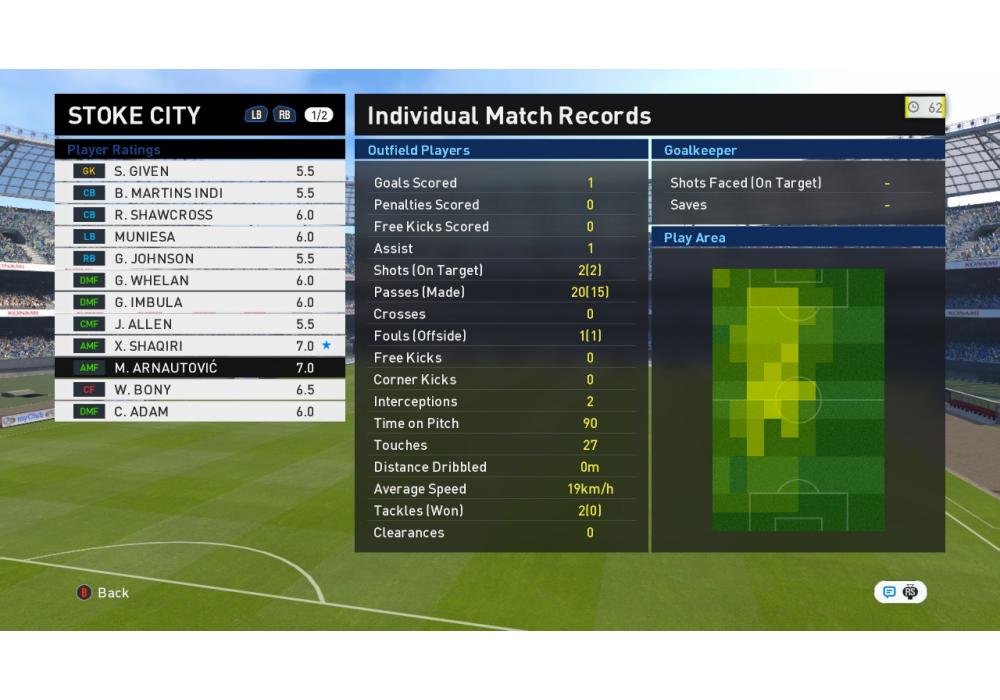Click the highlighted M. Arnautović row
Screen dimensions: 1000x700
[x=200, y=368]
